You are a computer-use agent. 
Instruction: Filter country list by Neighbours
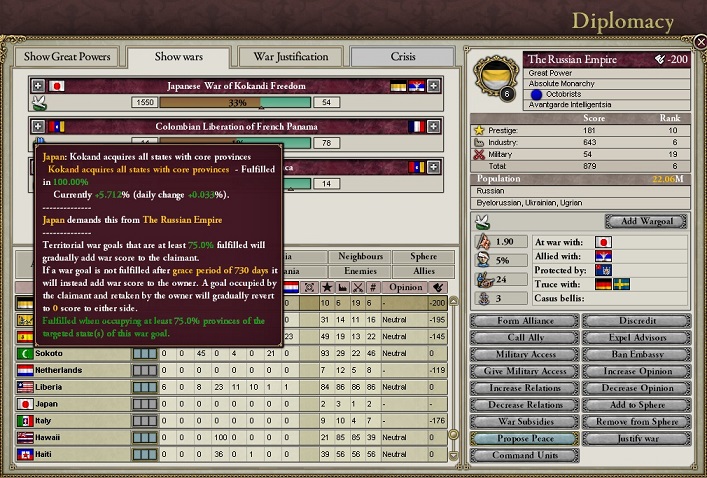pos(360,257)
